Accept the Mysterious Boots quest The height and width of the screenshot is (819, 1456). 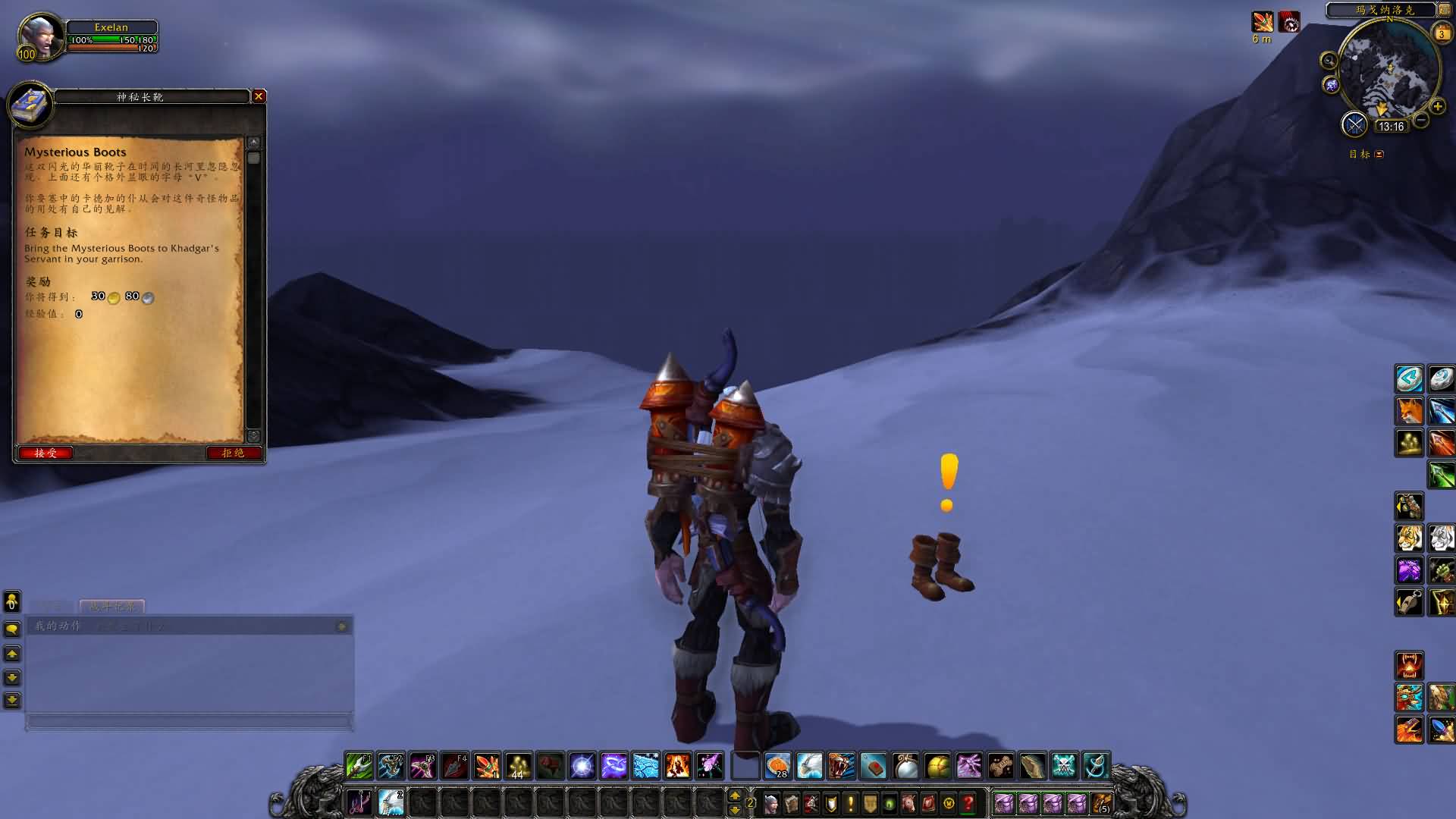tap(45, 453)
